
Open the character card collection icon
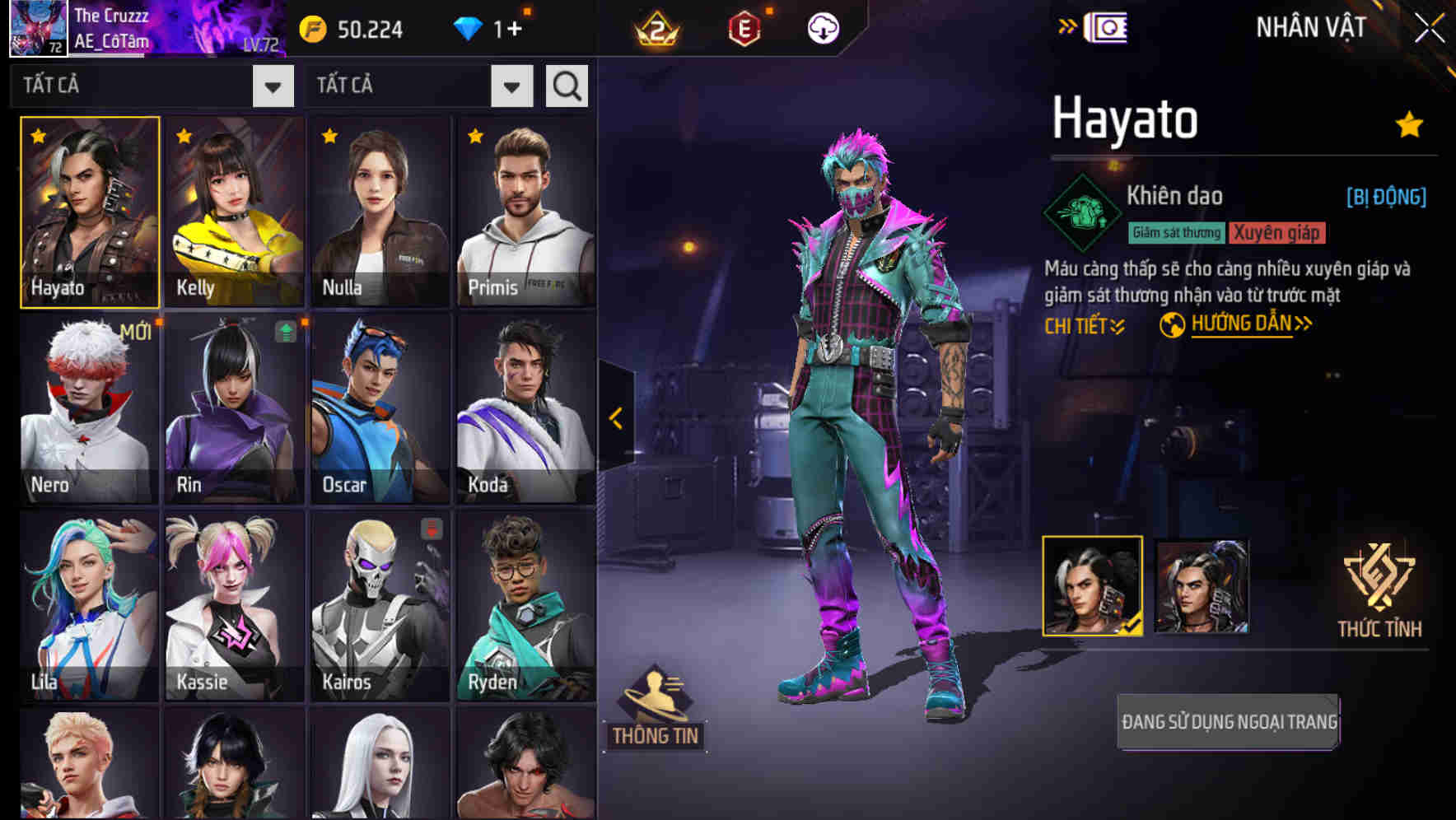click(x=1108, y=27)
